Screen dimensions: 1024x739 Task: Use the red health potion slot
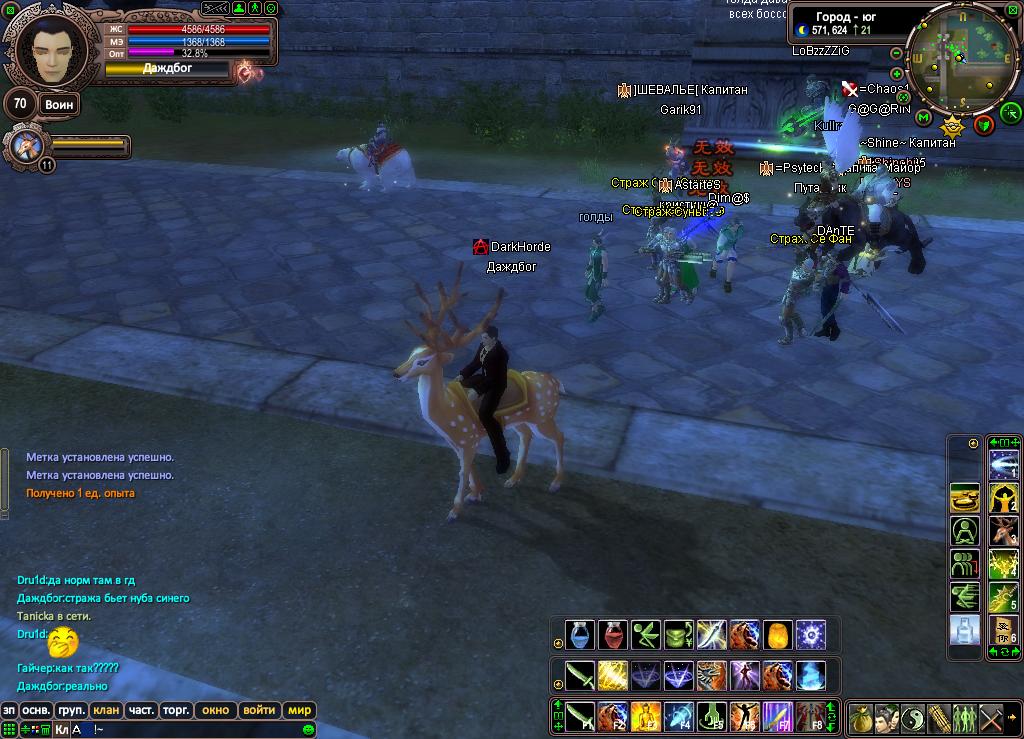613,634
